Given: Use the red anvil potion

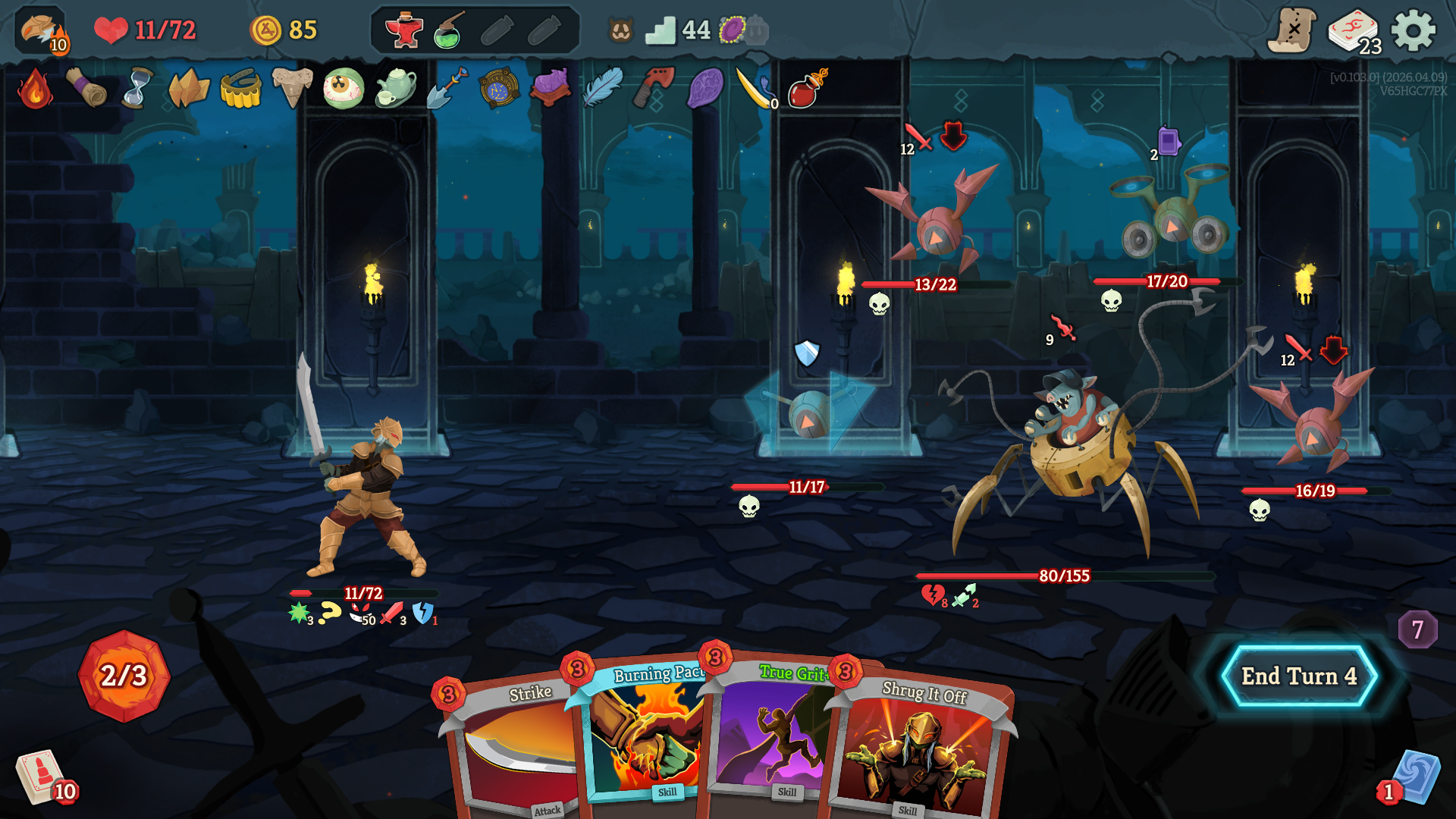Looking at the screenshot, I should pyautogui.click(x=403, y=30).
